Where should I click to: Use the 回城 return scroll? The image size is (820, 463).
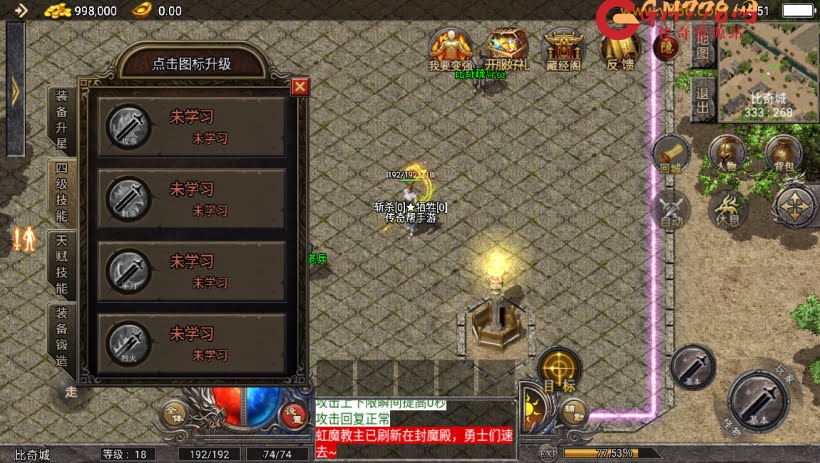pyautogui.click(x=671, y=155)
